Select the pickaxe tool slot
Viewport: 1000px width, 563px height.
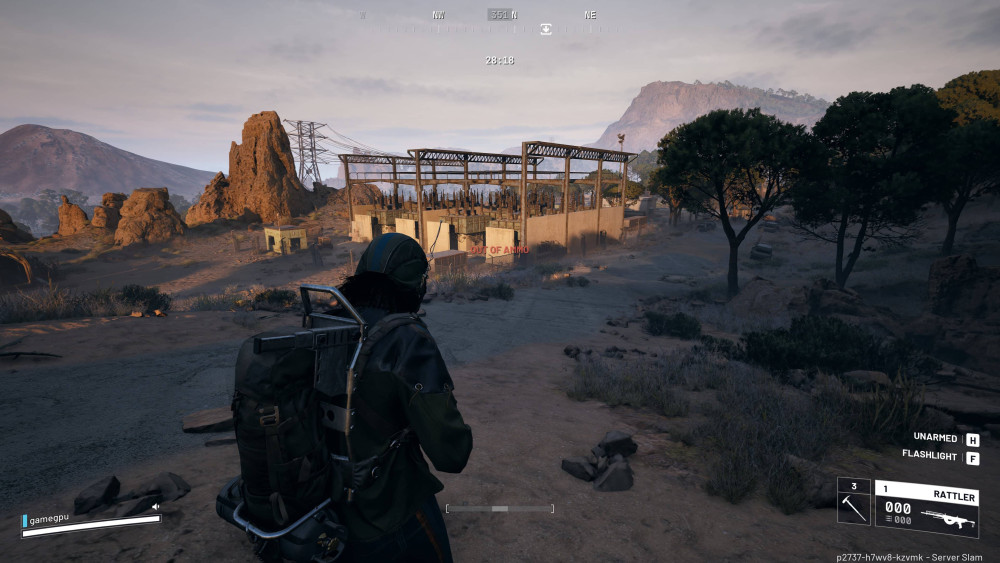point(853,501)
